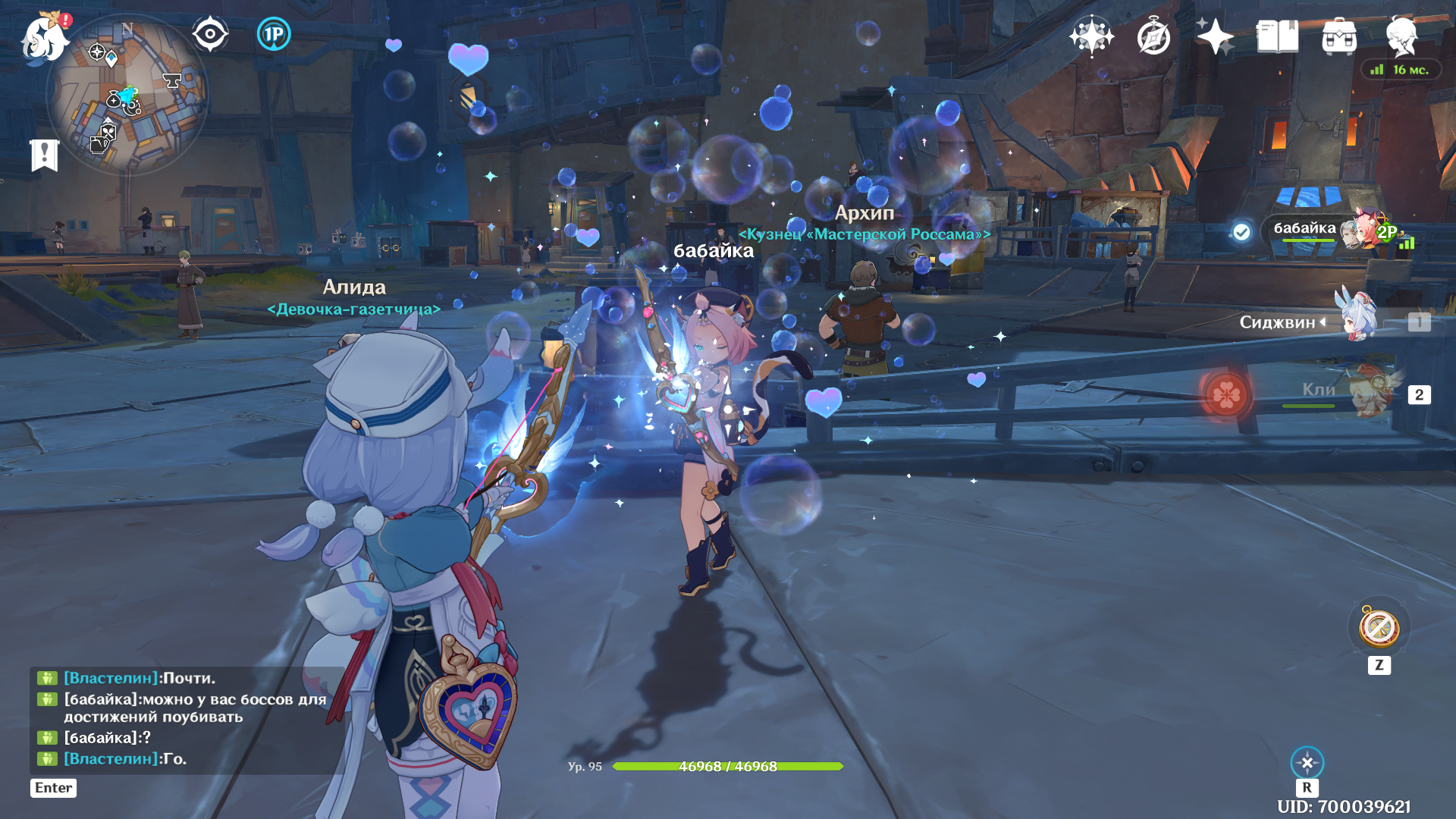Open the wish star icon
This screenshot has width=1456, height=819.
tap(1091, 36)
